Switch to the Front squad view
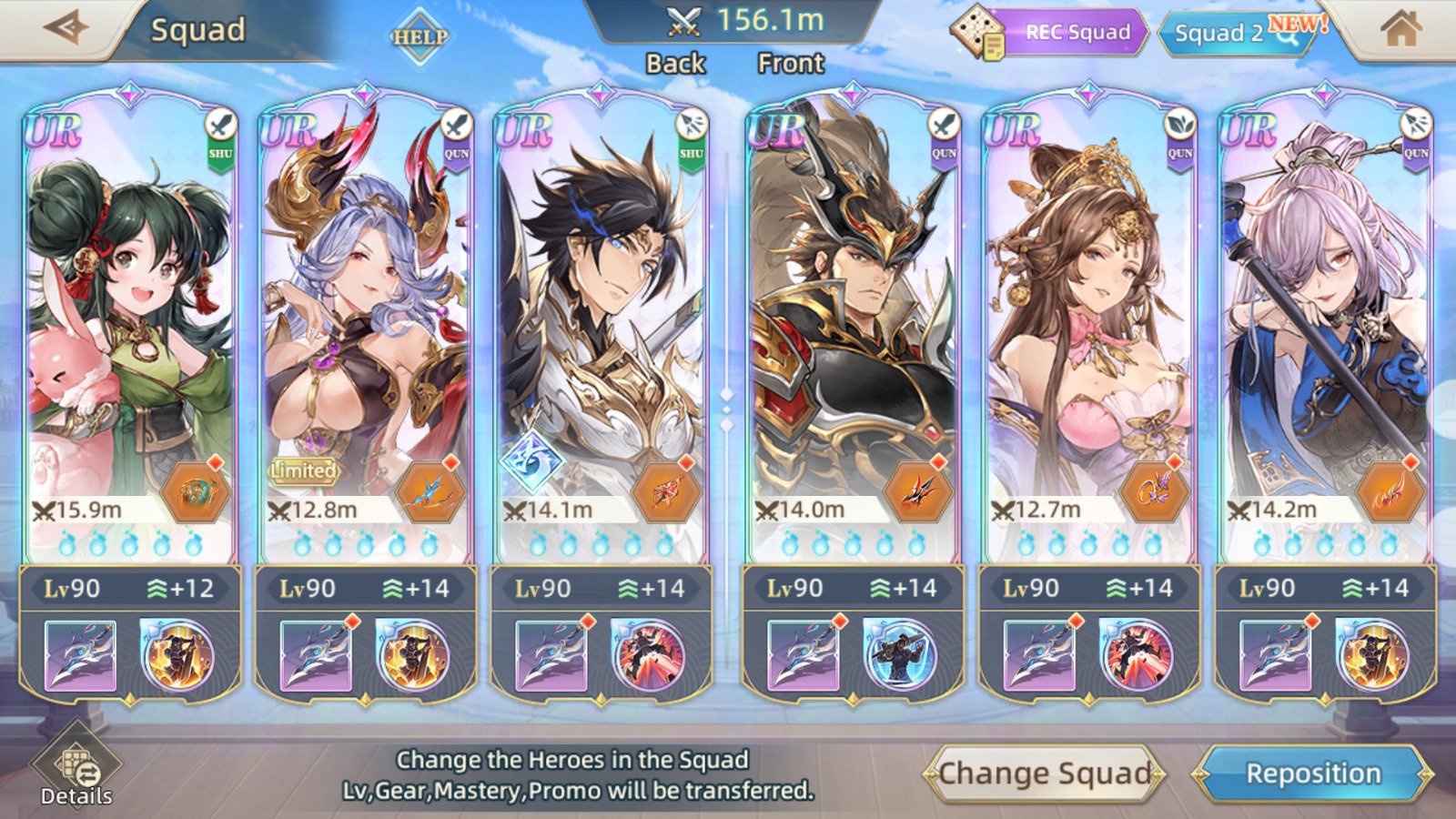 pos(790,64)
